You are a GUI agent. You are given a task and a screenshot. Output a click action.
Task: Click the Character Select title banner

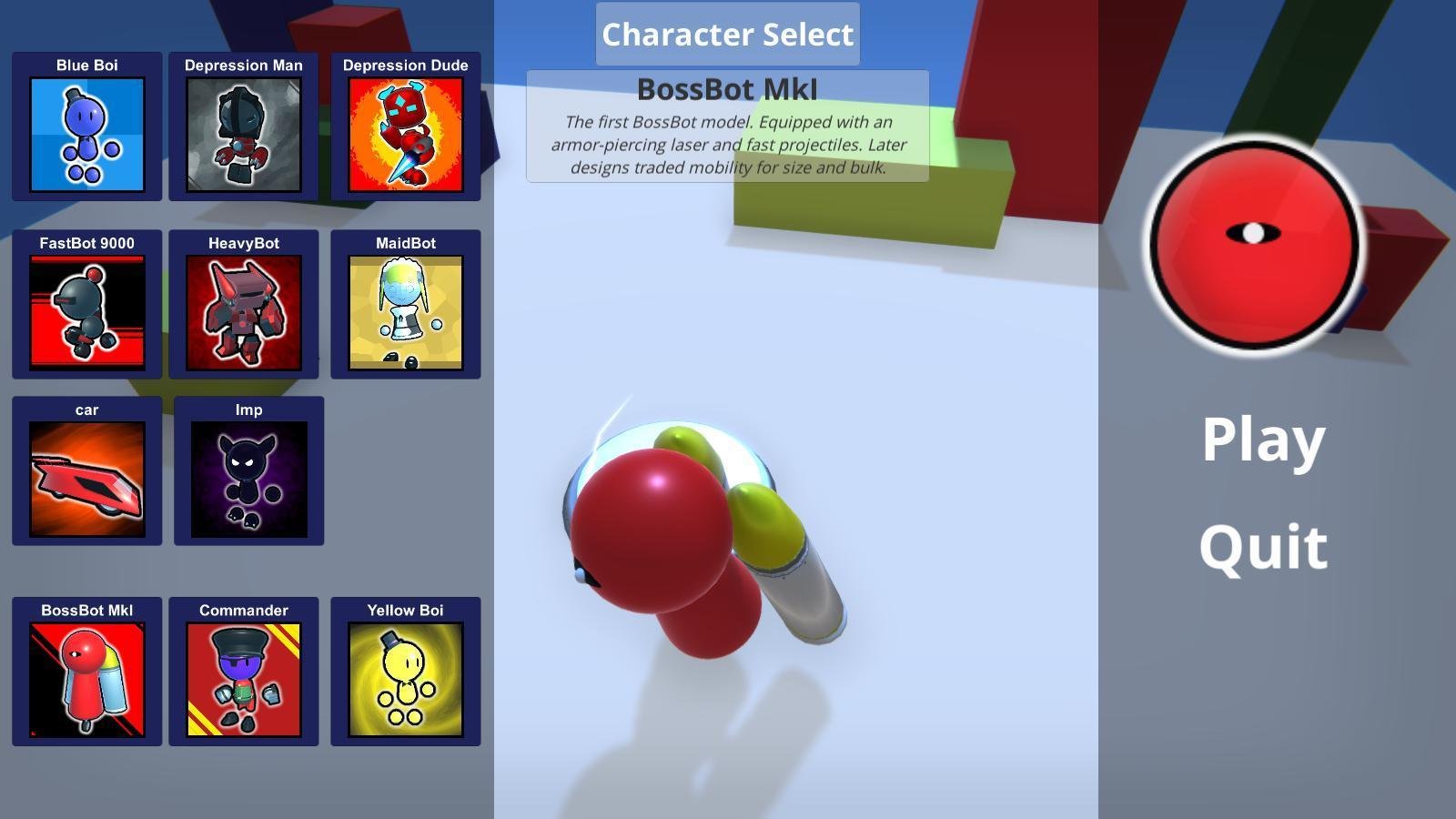point(726,35)
